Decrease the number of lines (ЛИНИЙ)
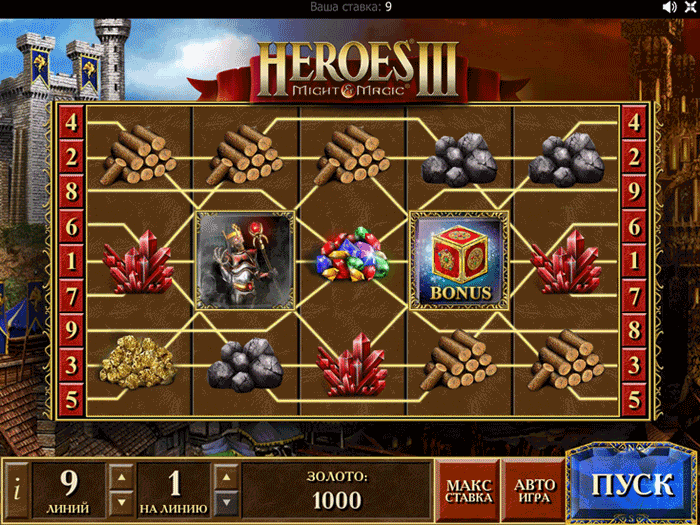 (x=120, y=501)
